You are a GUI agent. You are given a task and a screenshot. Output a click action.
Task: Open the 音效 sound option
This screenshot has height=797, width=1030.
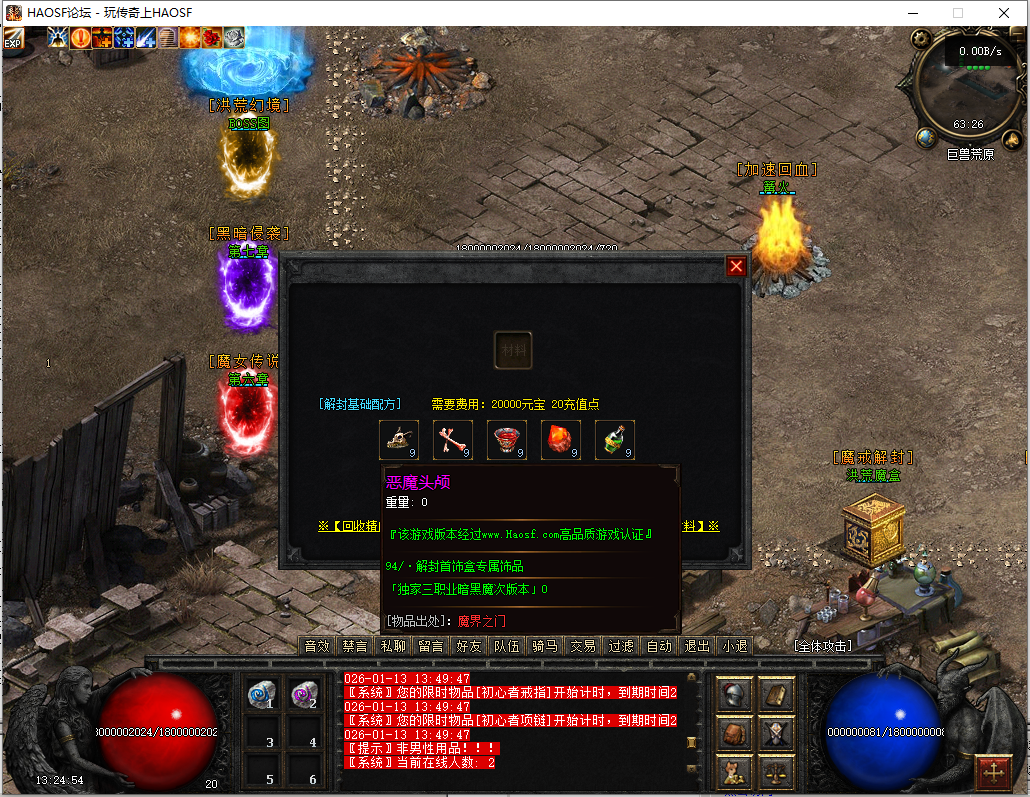(317, 646)
